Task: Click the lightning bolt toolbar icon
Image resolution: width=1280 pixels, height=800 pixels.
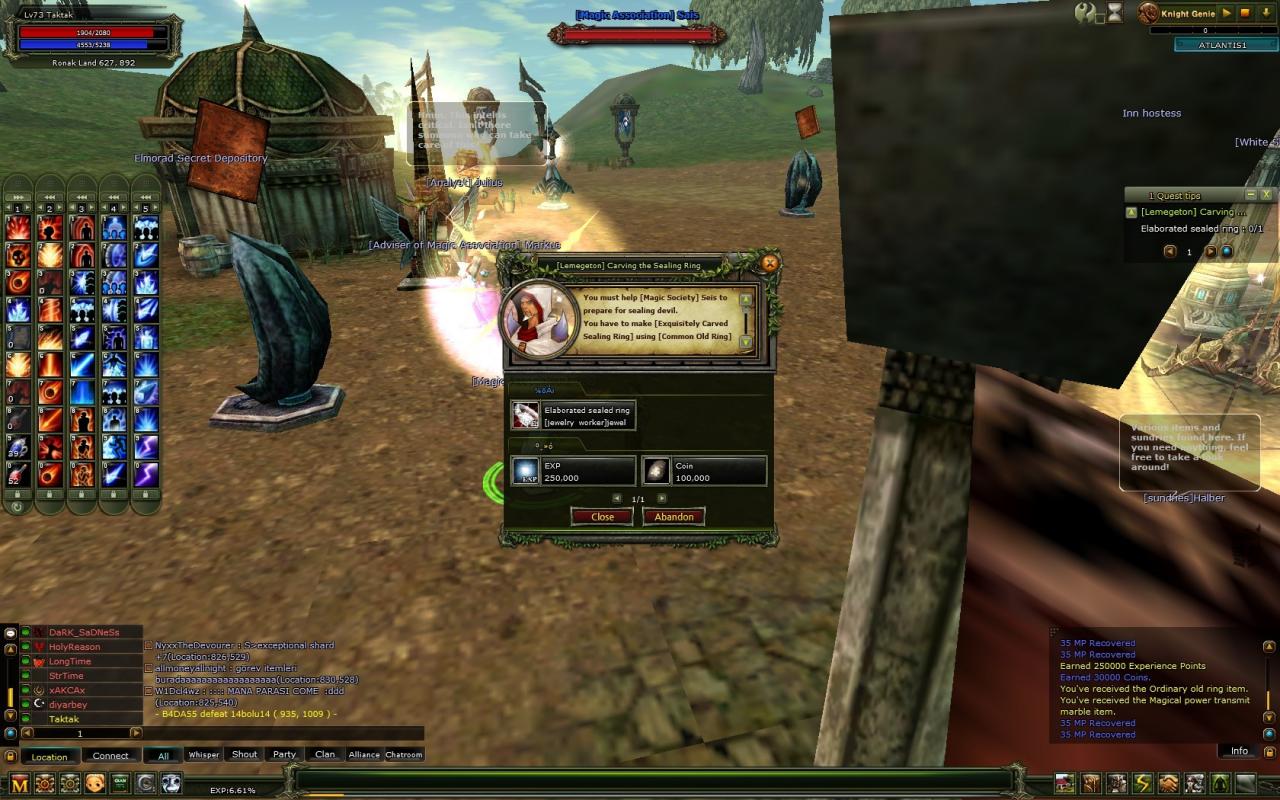Action: click(x=1142, y=783)
